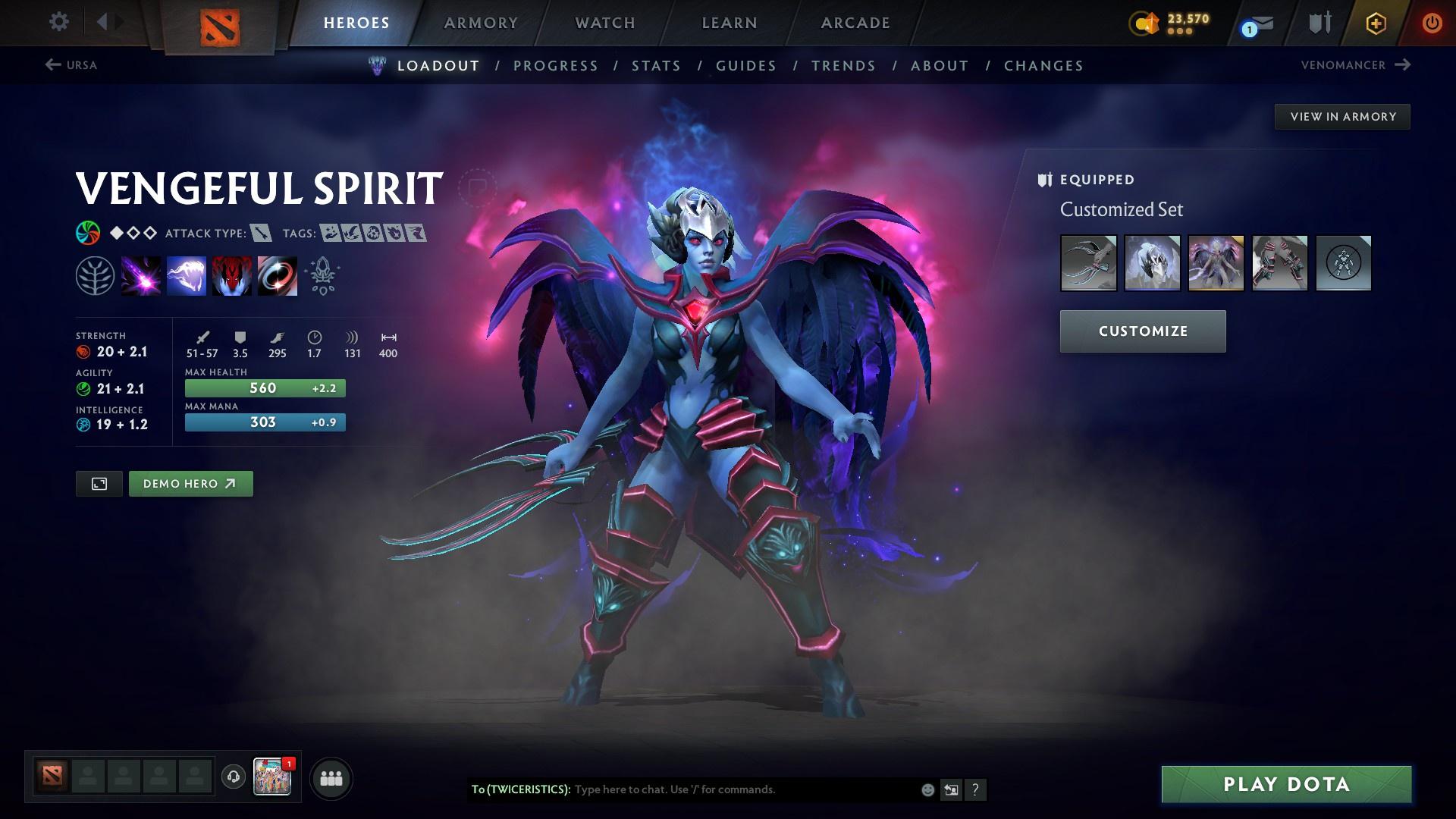The height and width of the screenshot is (819, 1456).
Task: Switch to the Guides tab
Action: point(745,66)
